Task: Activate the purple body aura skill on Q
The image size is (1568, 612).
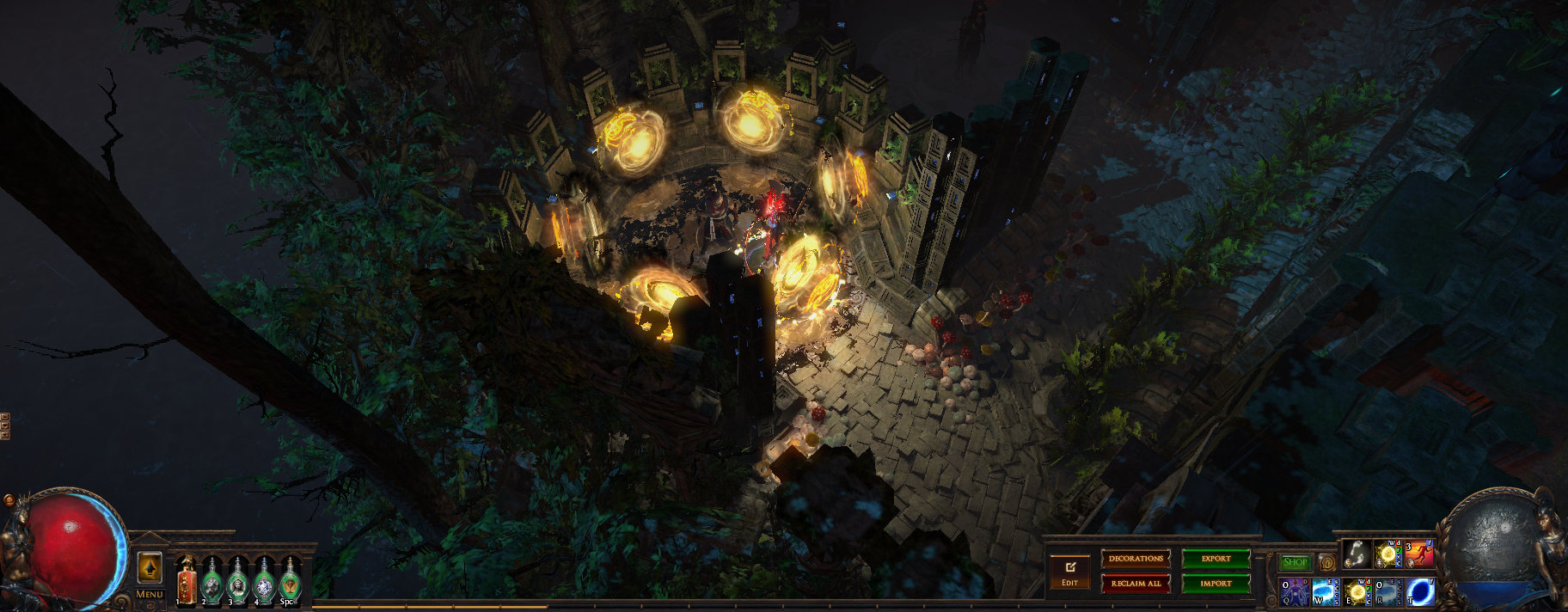Action: [1295, 592]
